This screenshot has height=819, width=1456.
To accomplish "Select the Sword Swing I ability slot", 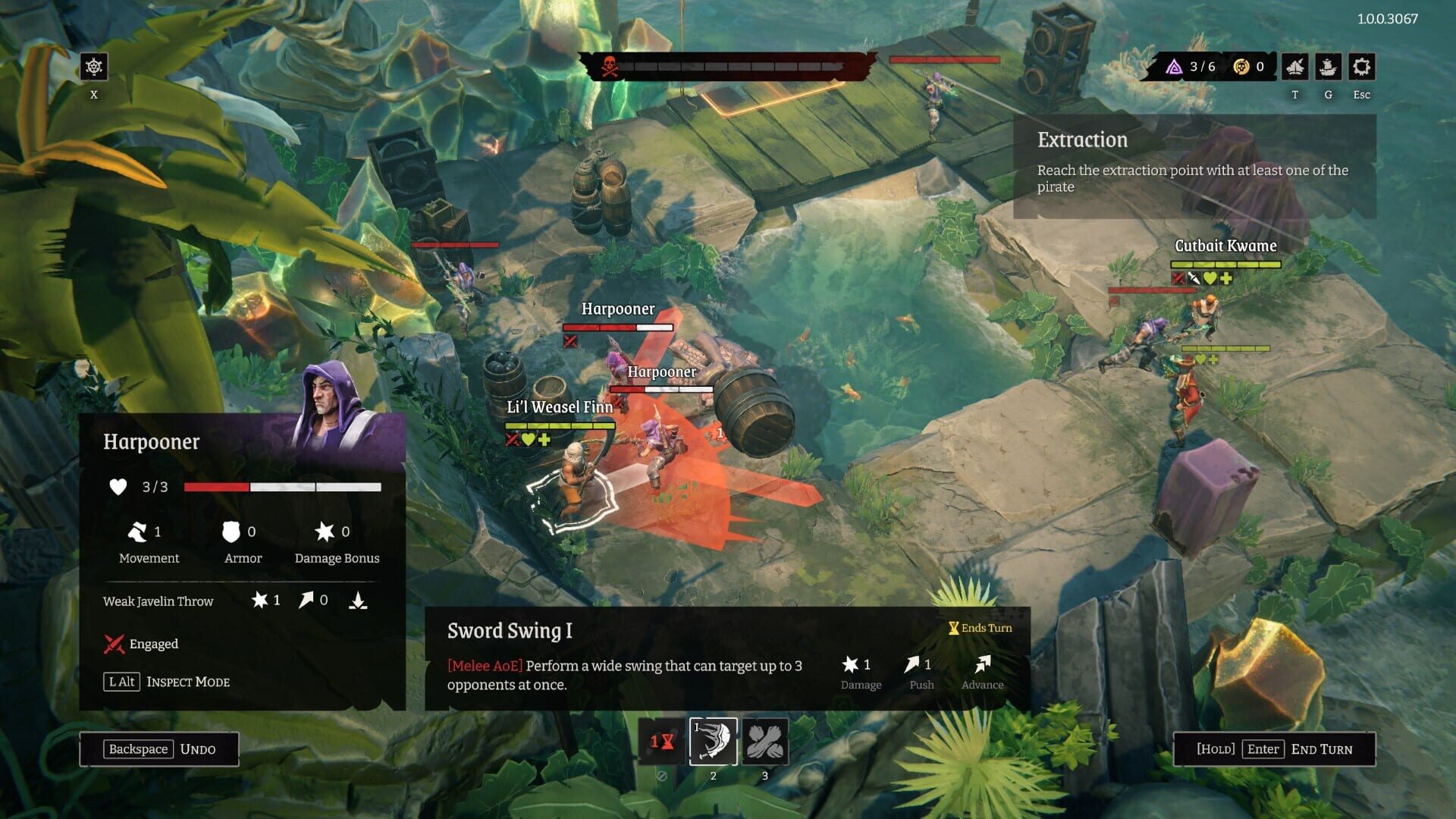I will point(713,742).
